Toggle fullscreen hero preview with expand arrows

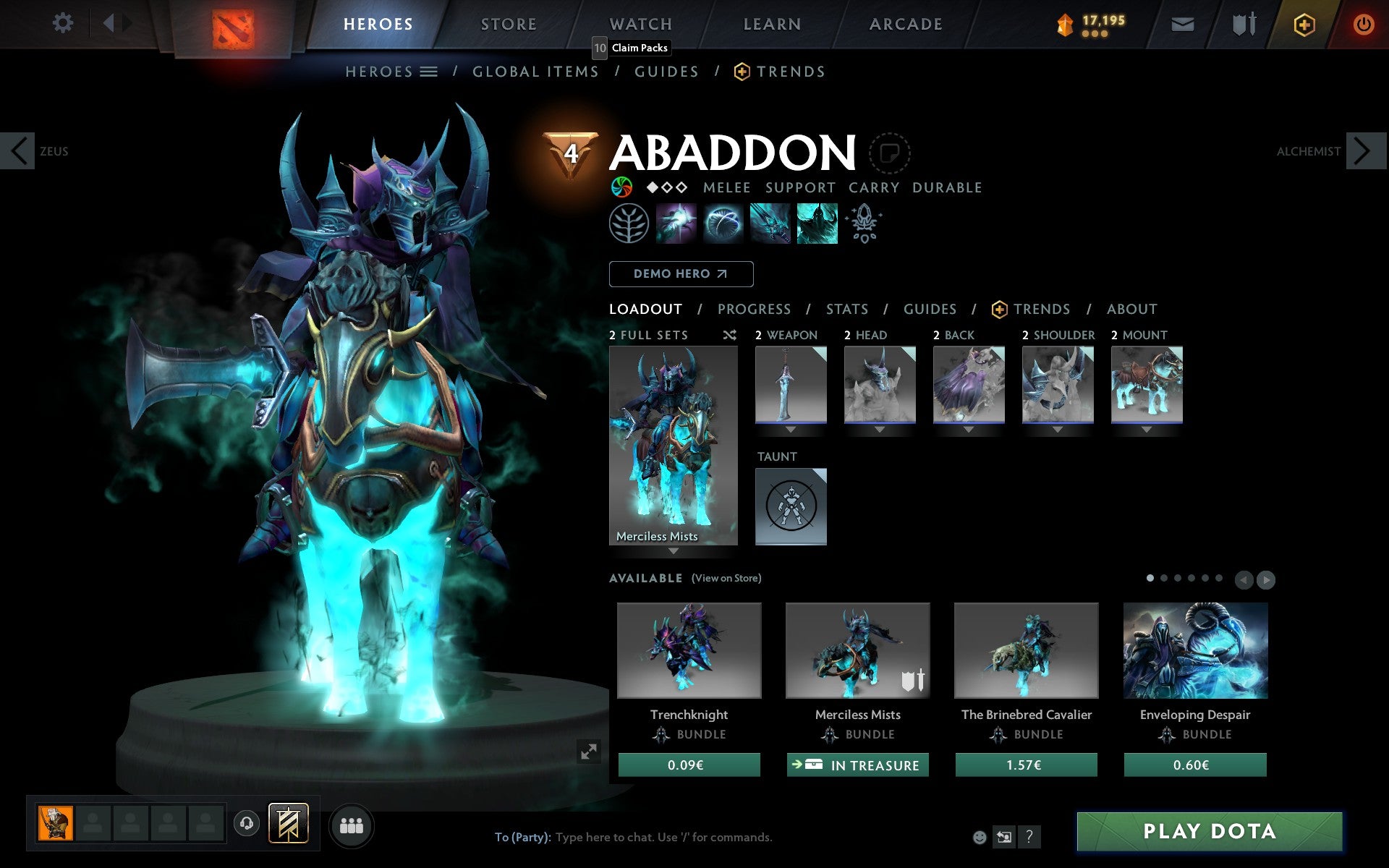click(589, 752)
